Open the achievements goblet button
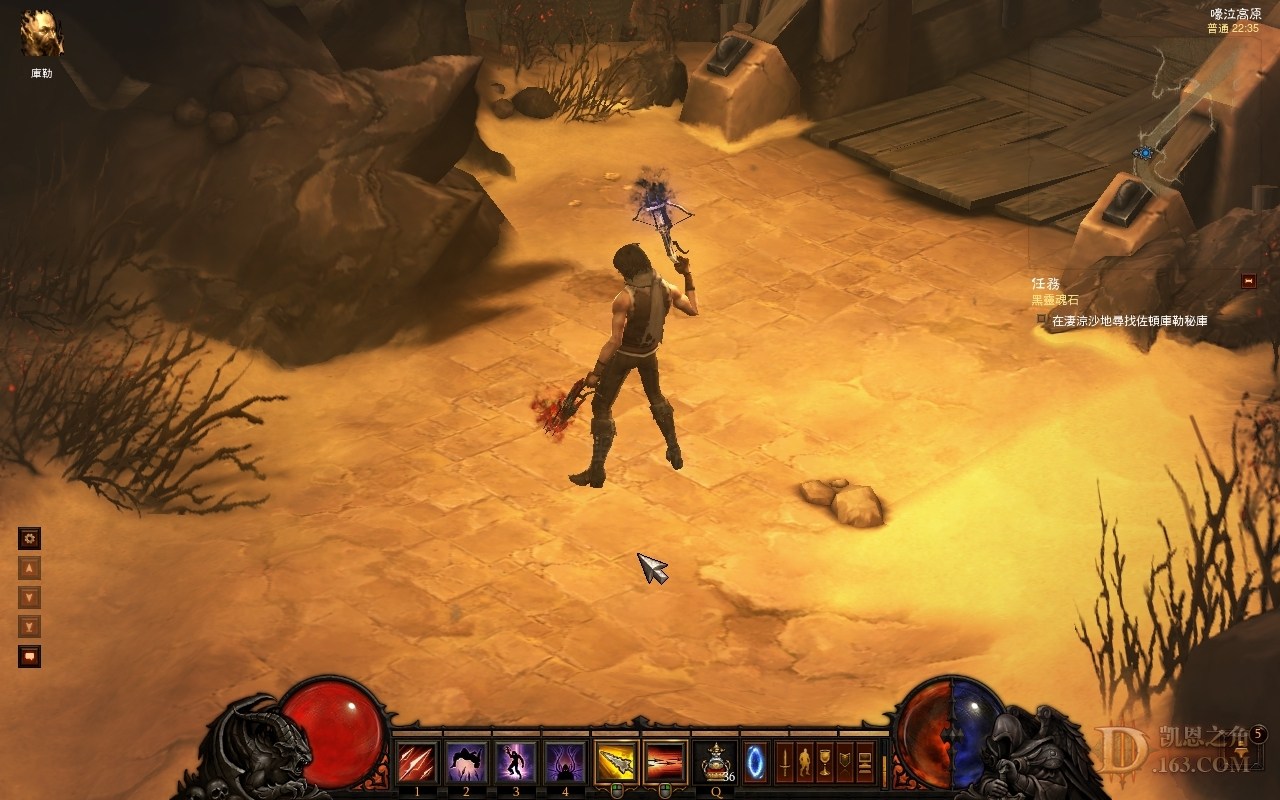1280x800 pixels. (825, 763)
